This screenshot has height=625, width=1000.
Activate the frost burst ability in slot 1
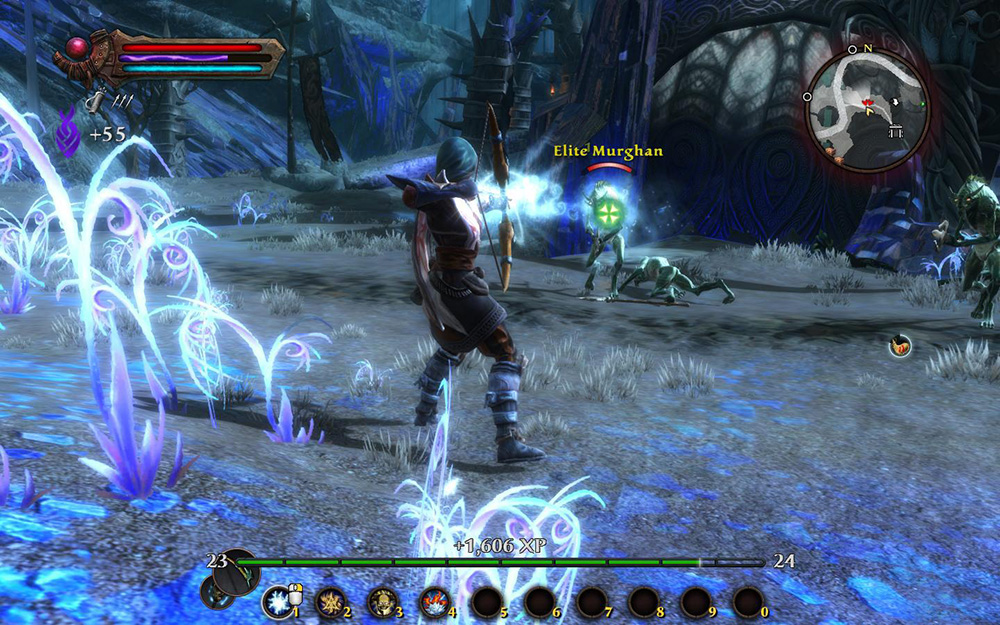pyautogui.click(x=276, y=602)
